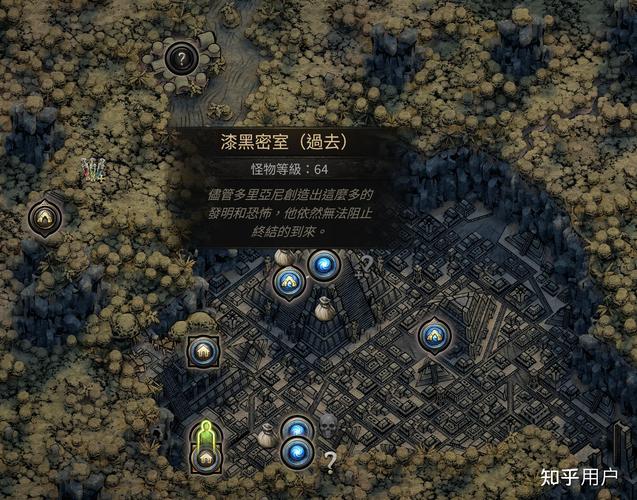Click the skull marker on the city map
Image resolution: width=637 pixels, height=500 pixels.
(327, 428)
